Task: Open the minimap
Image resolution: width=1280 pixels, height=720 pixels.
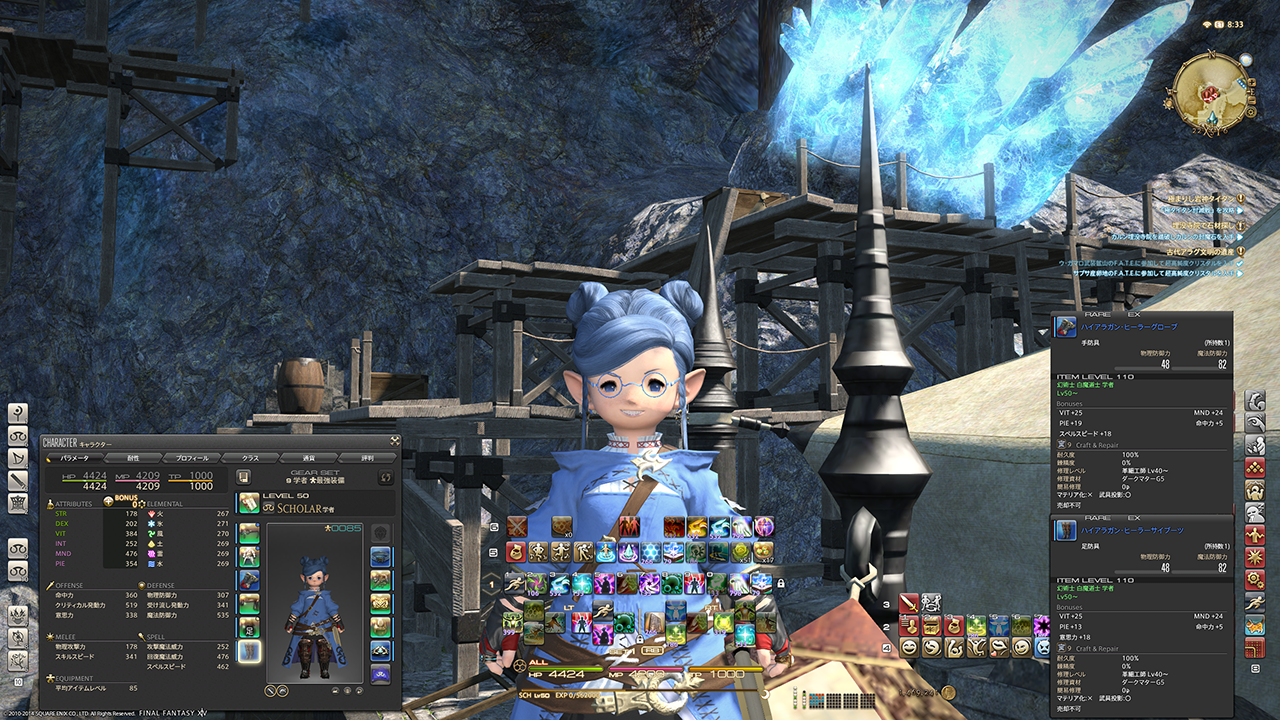Action: [x=1211, y=91]
